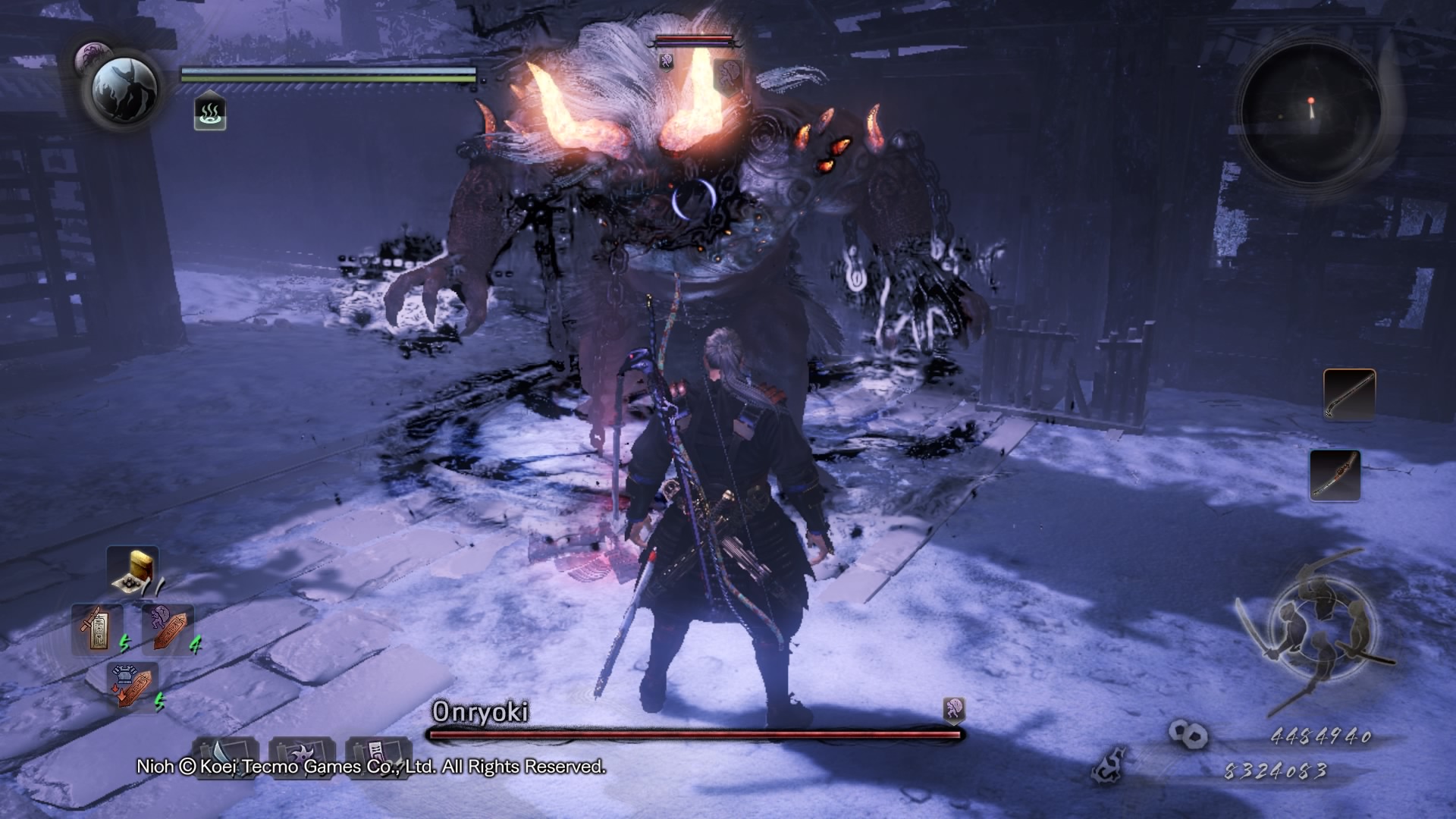The width and height of the screenshot is (1456, 819).
Task: Click the amrita spirit icon
Action: click(1109, 766)
